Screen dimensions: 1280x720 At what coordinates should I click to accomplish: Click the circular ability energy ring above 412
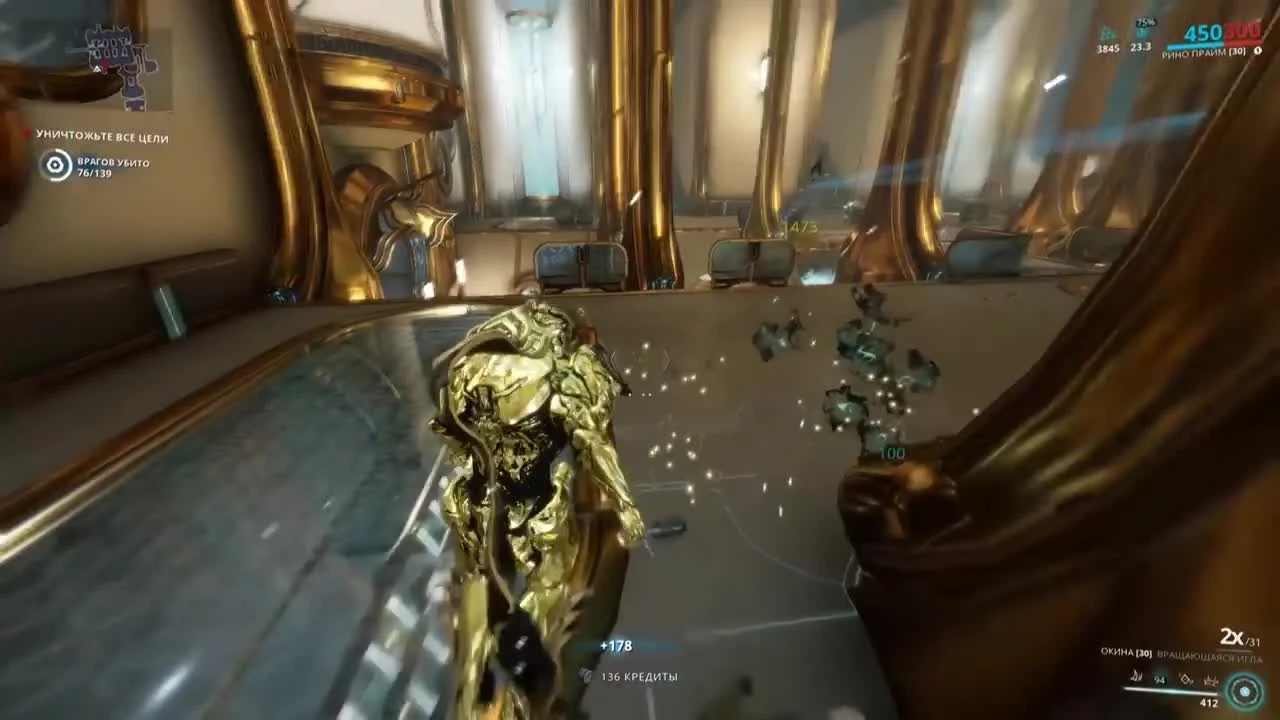1244,690
